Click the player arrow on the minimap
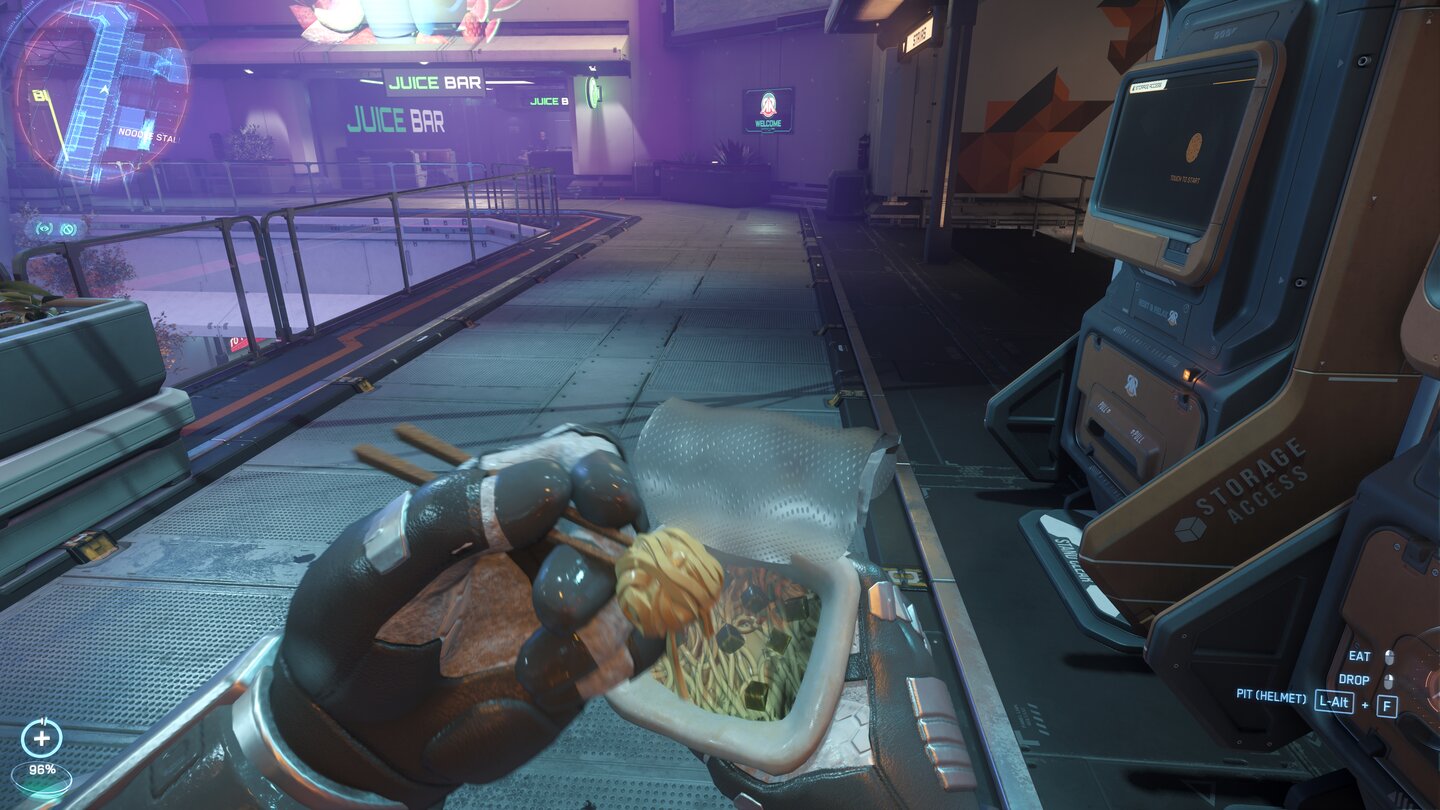This screenshot has height=810, width=1440. coord(104,89)
